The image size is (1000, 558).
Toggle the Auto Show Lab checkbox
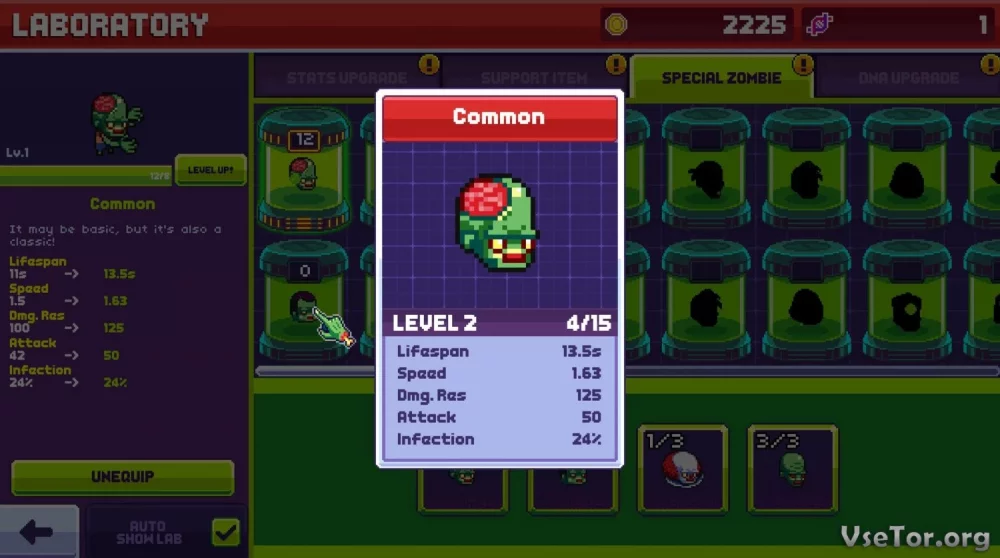click(x=226, y=532)
